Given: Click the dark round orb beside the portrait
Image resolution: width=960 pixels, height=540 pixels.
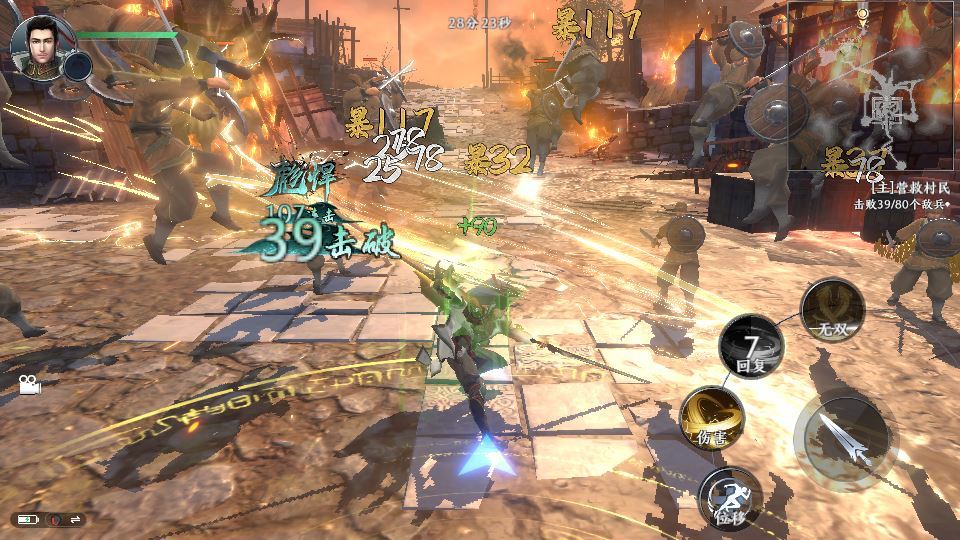Looking at the screenshot, I should click(x=77, y=66).
